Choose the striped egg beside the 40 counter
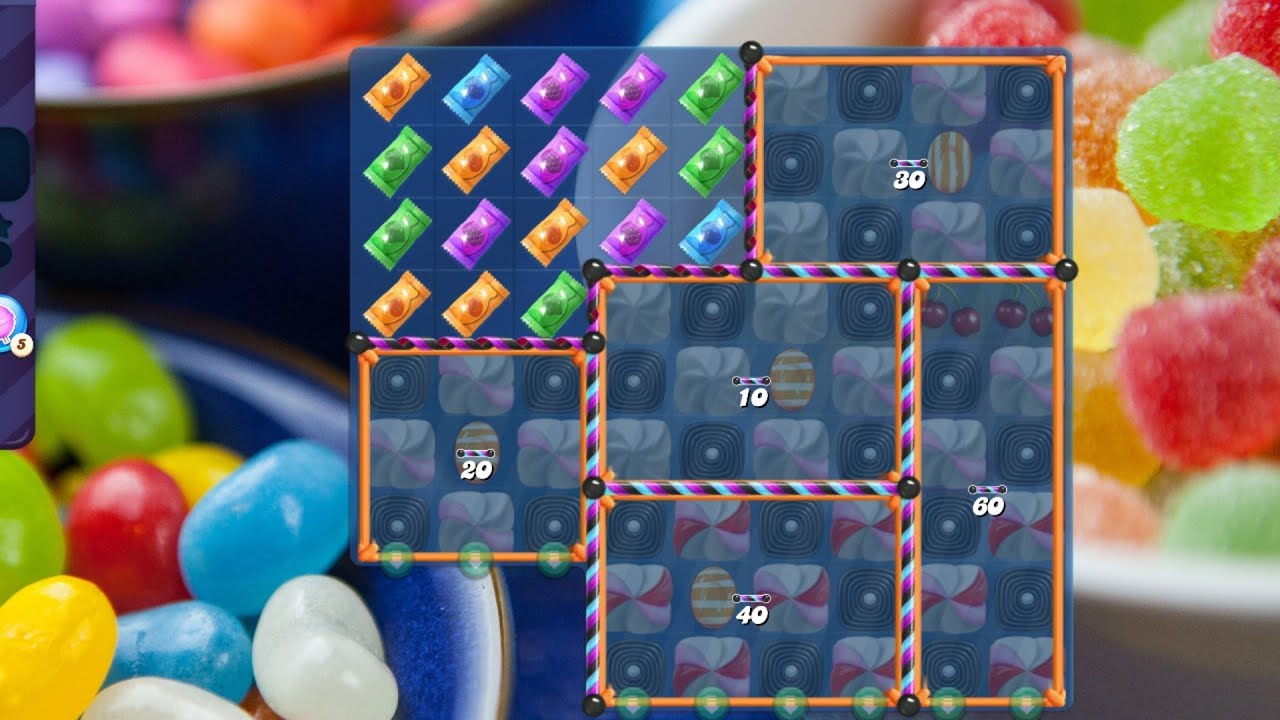This screenshot has width=1280, height=720. [x=713, y=597]
